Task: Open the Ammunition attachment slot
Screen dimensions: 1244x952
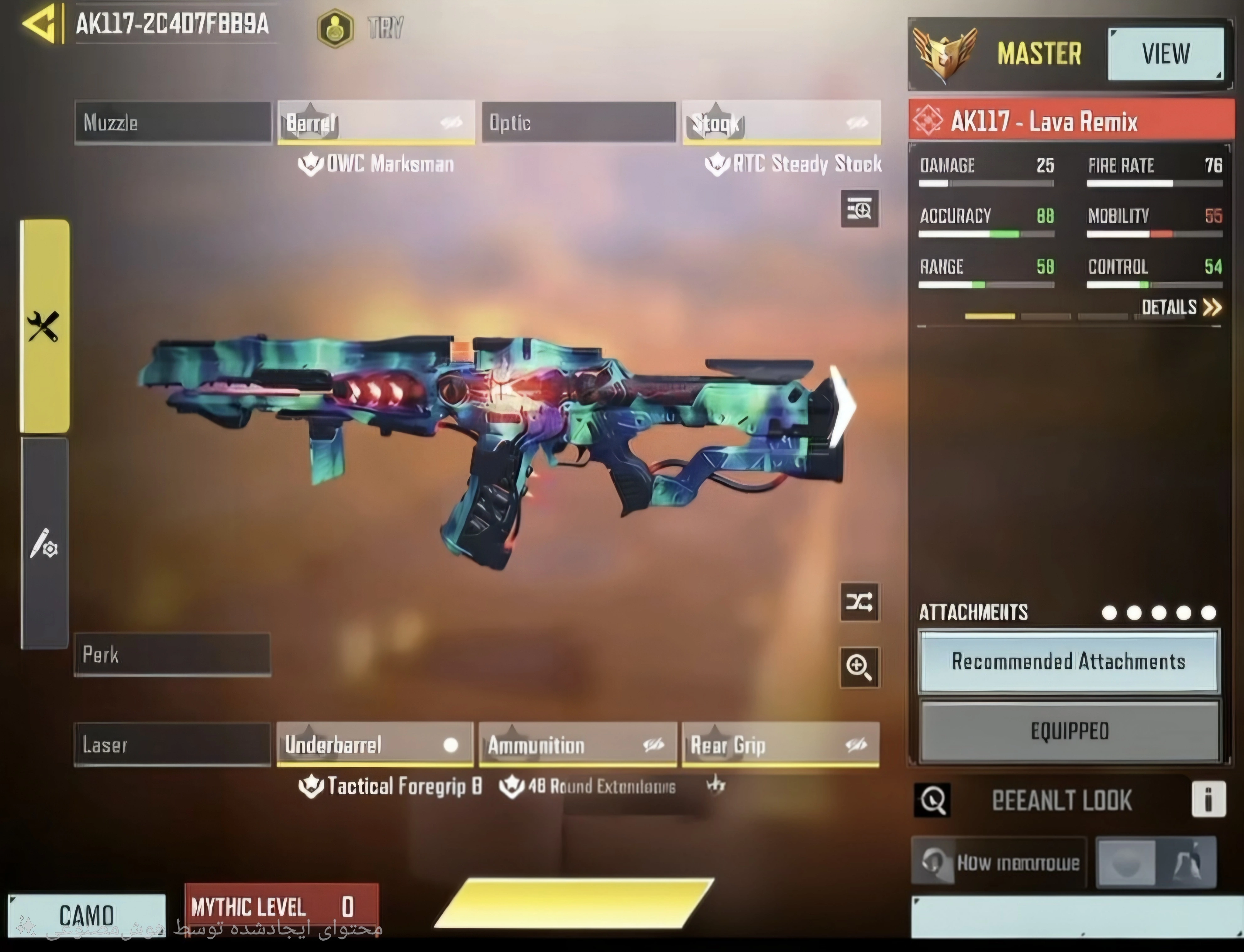Action: [x=578, y=745]
